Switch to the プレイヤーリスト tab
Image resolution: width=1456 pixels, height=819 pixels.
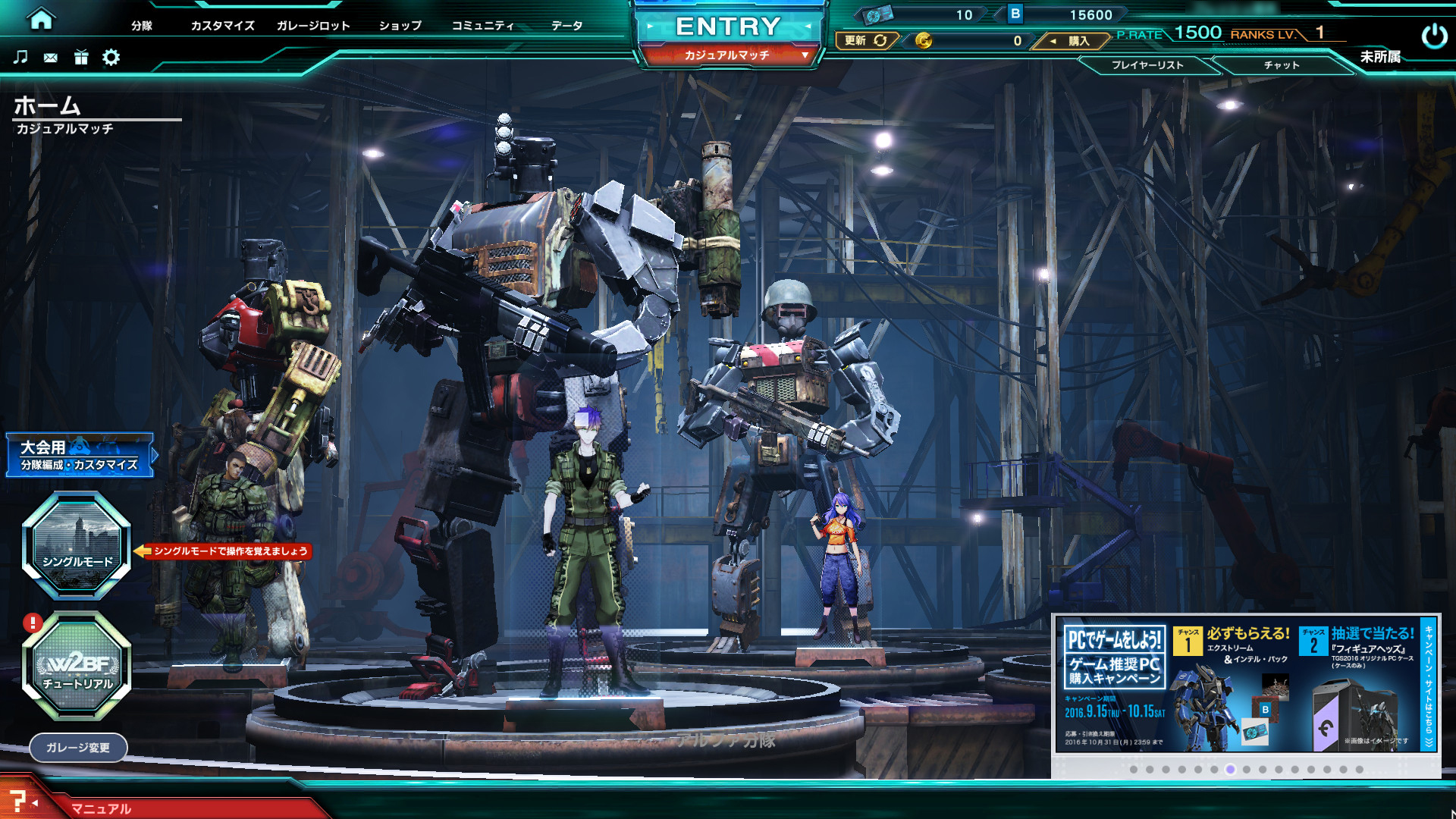[1147, 65]
